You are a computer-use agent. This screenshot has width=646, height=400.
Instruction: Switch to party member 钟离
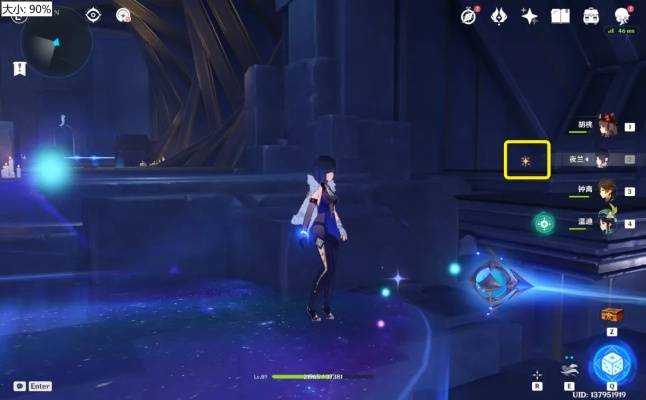(605, 190)
